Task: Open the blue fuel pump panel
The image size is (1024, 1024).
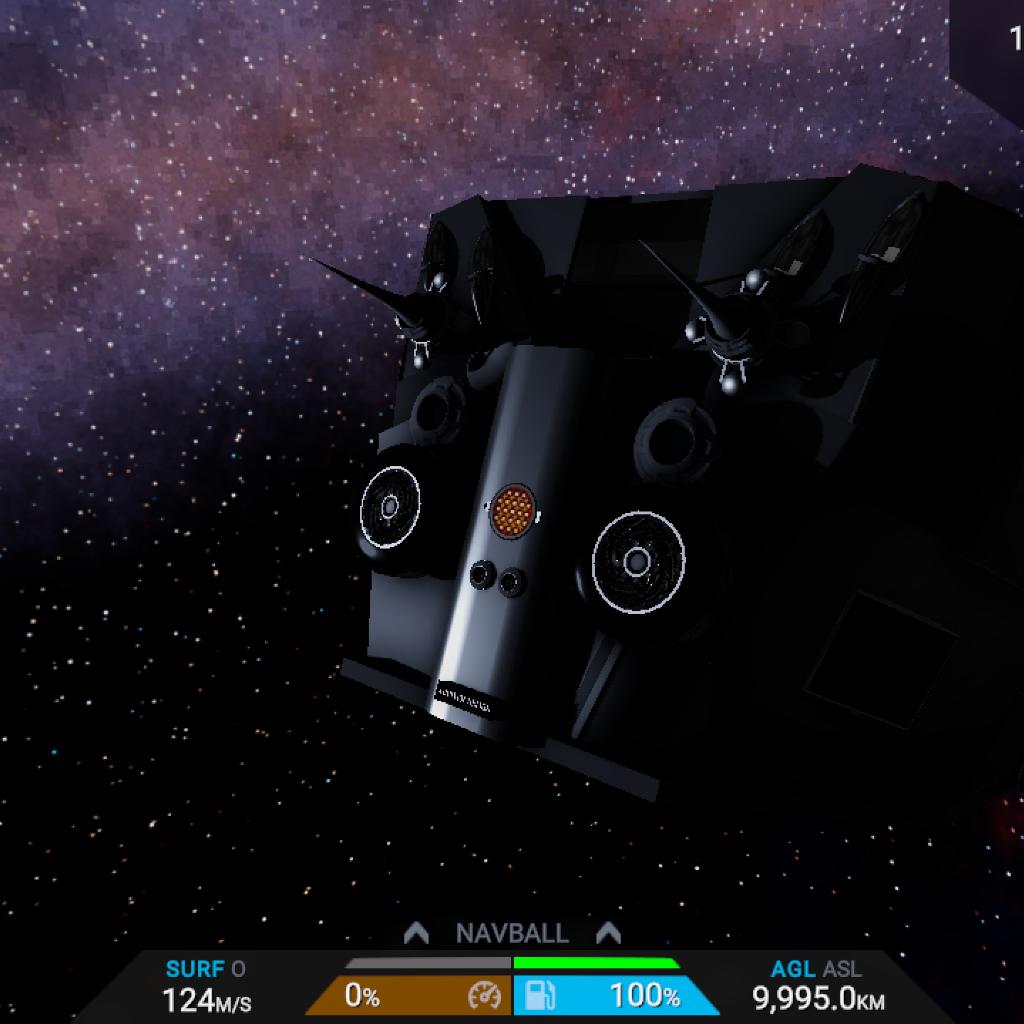Action: (x=614, y=995)
